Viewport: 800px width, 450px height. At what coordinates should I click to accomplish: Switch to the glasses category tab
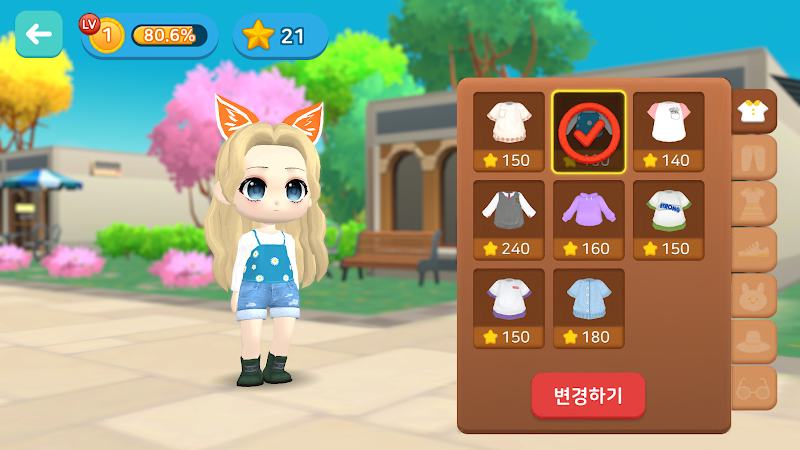click(754, 388)
